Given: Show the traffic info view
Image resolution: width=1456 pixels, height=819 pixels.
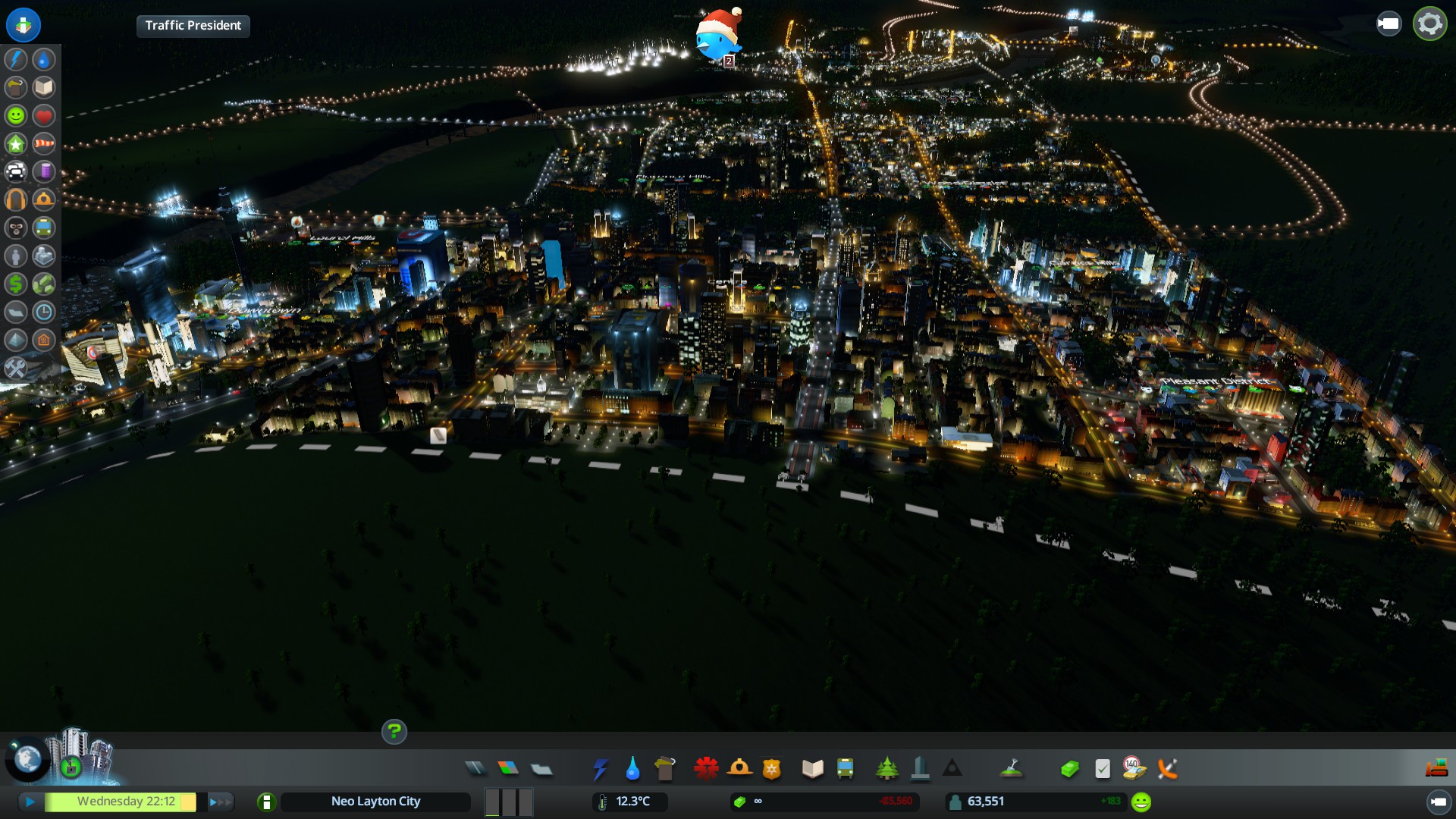Looking at the screenshot, I should [x=16, y=171].
